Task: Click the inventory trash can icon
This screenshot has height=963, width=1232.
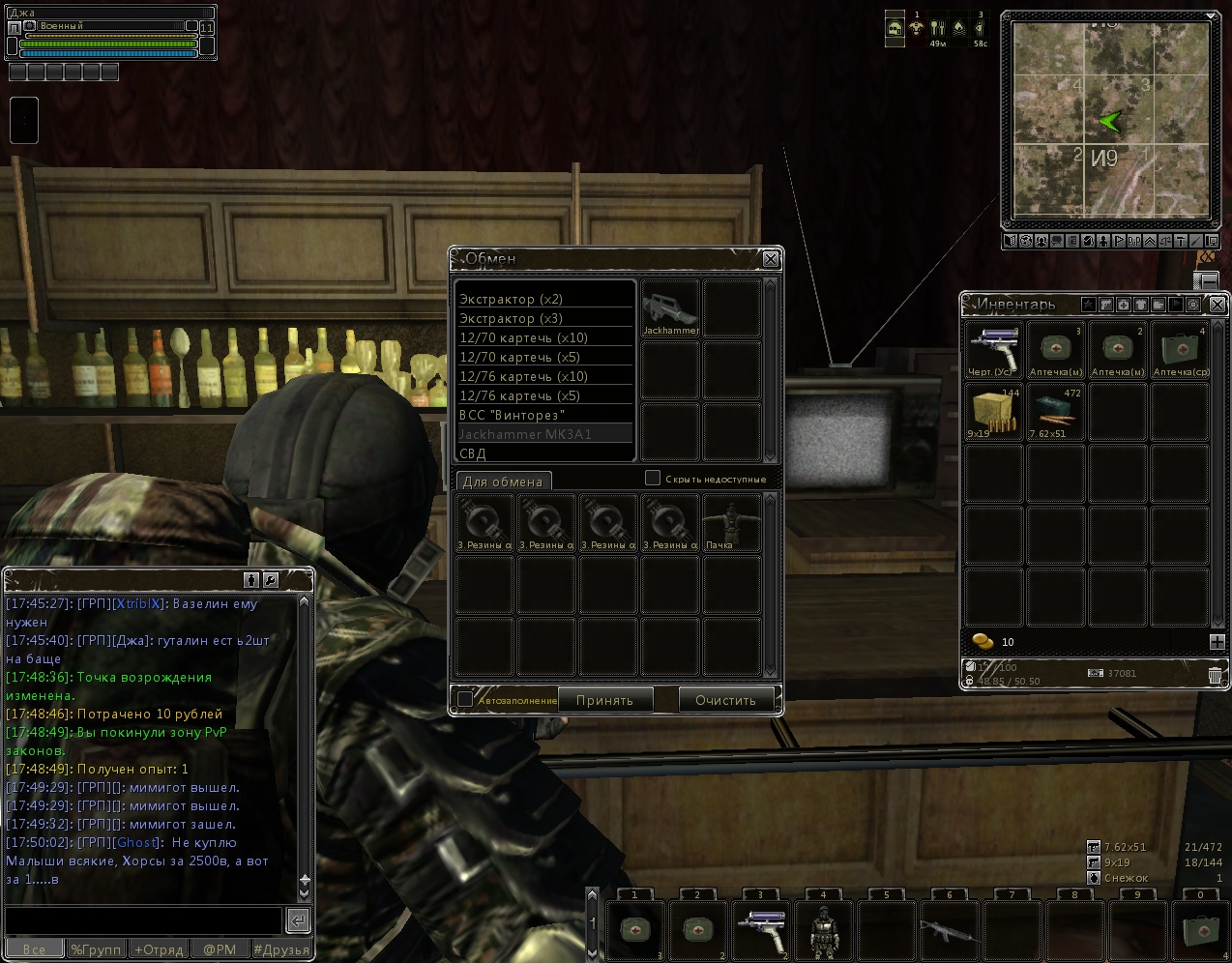Action: 1215,676
